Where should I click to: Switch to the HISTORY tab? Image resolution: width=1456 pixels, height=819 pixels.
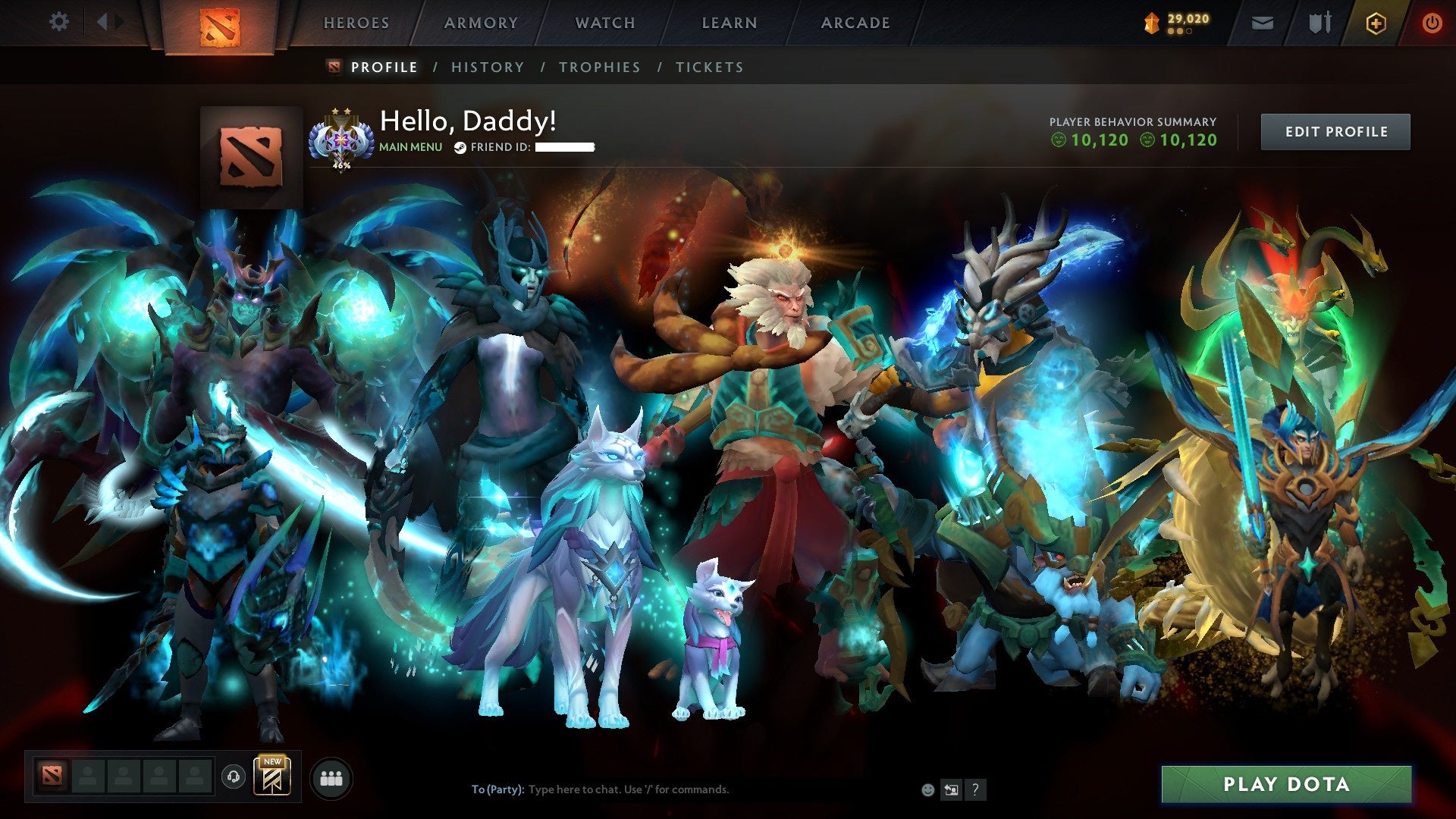point(487,67)
